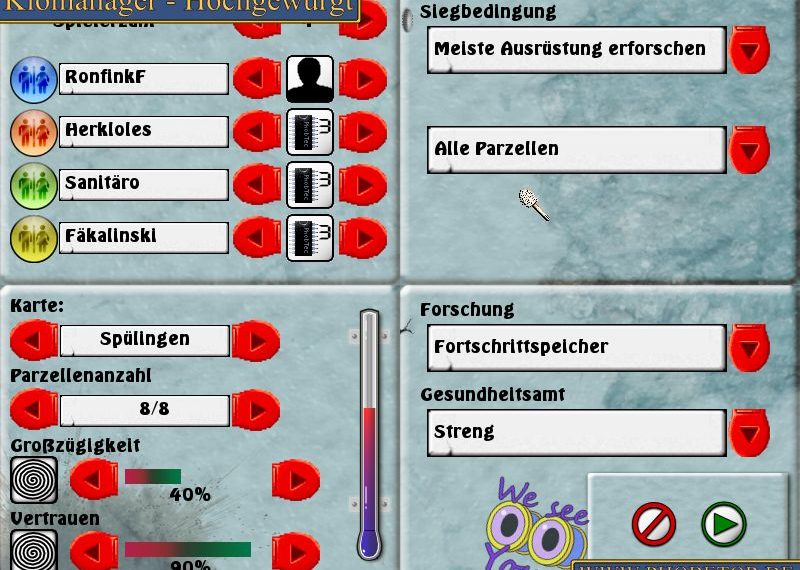Cancel with the red prohibition button

[x=654, y=524]
